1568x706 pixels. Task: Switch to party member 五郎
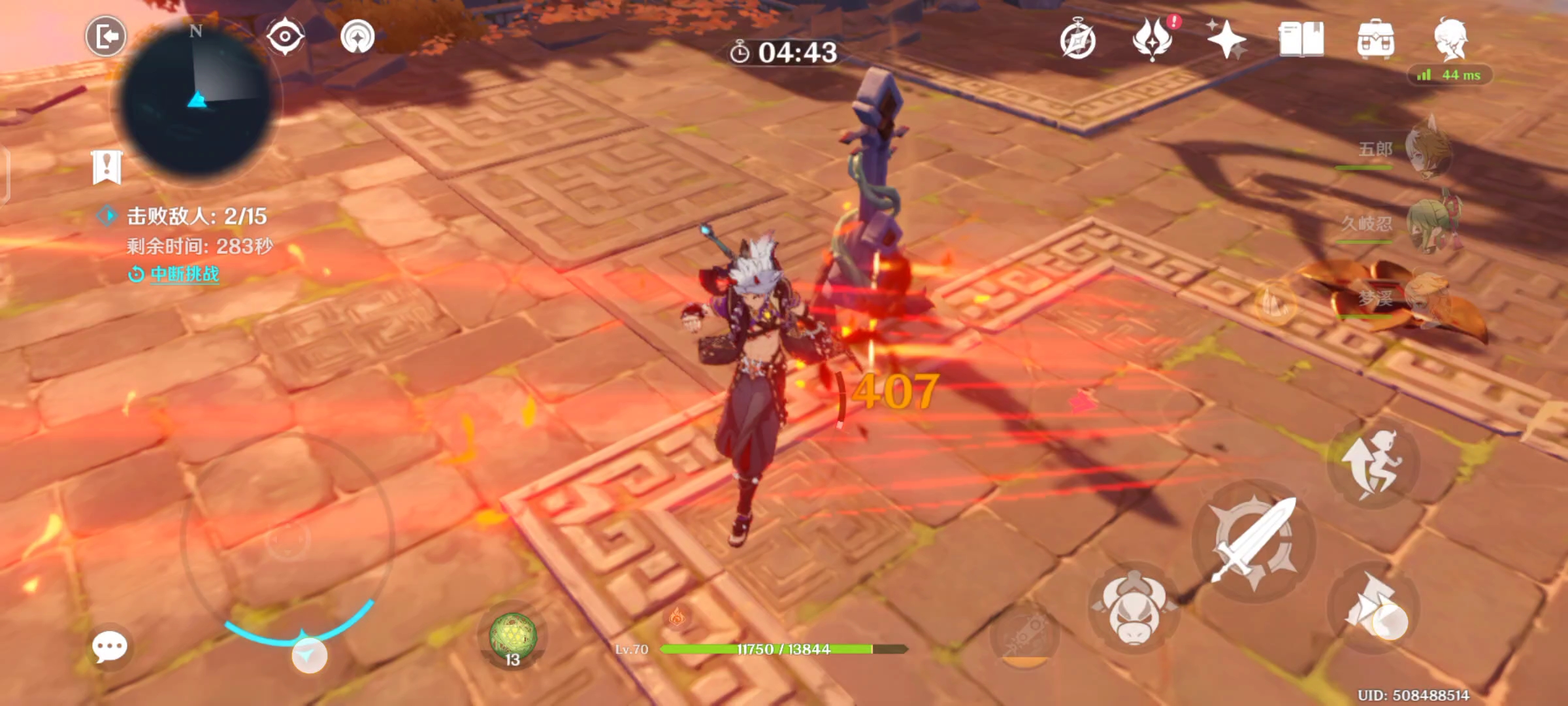[1428, 149]
